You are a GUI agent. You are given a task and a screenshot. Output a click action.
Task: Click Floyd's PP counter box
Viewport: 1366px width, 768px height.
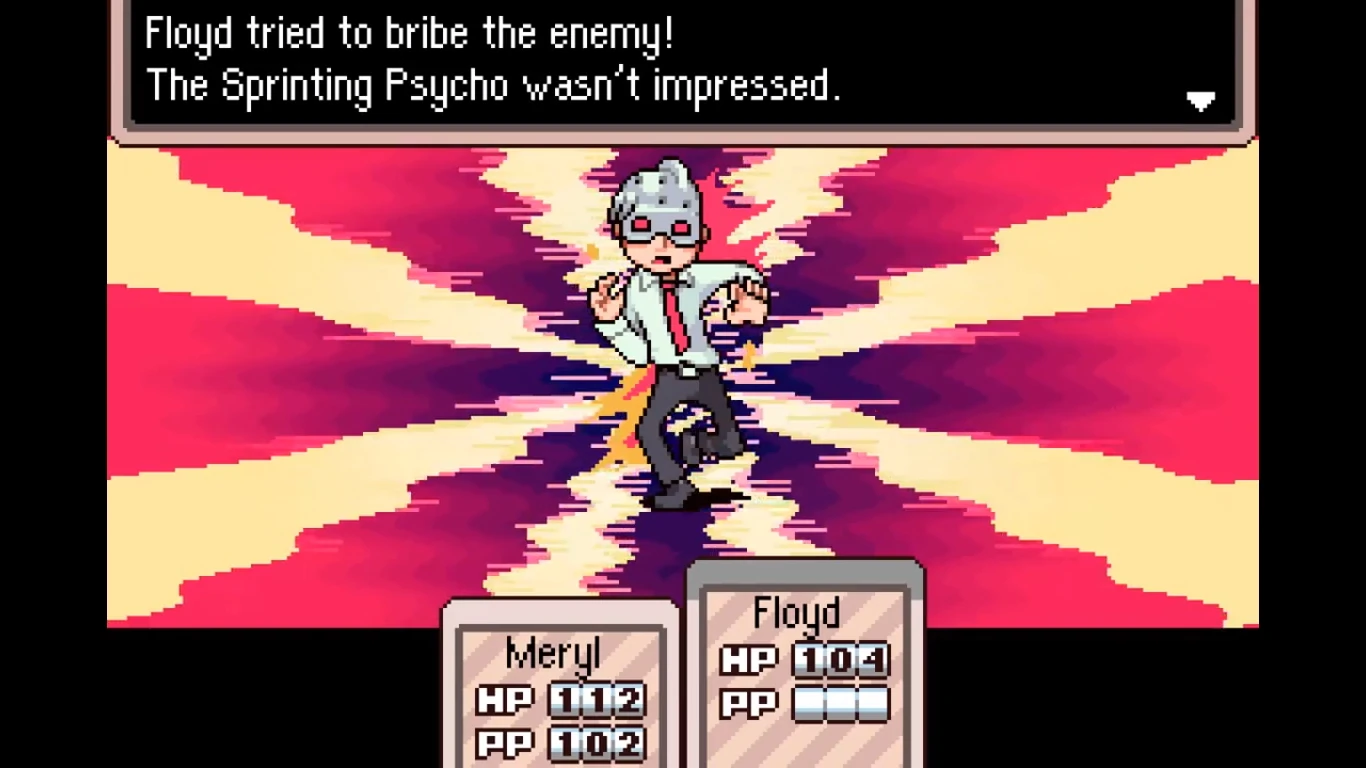coord(843,703)
